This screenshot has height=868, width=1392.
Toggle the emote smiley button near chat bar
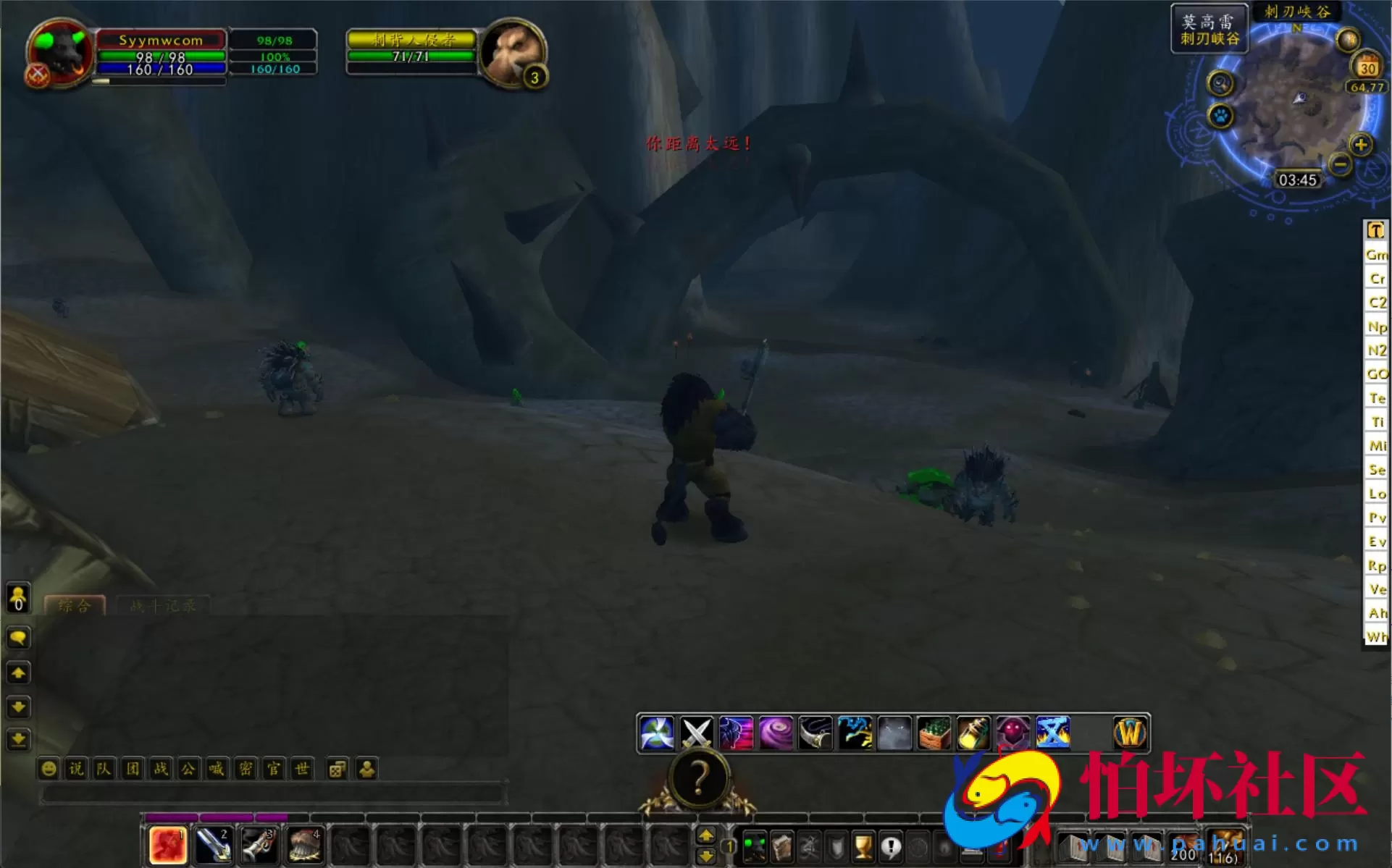point(48,770)
